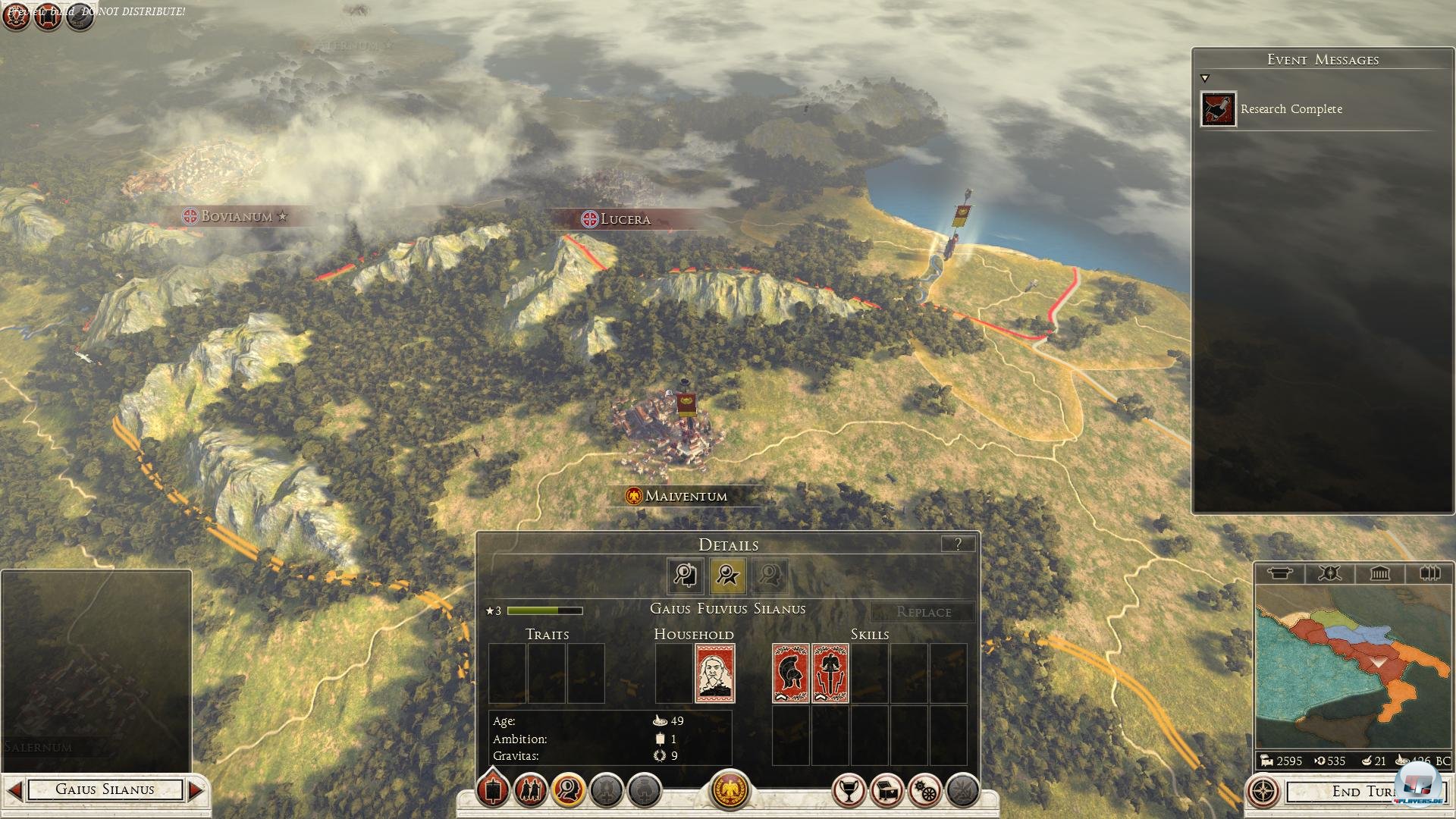Viewport: 1456px width, 819px height.
Task: Select the helmet skill card
Action: point(790,673)
